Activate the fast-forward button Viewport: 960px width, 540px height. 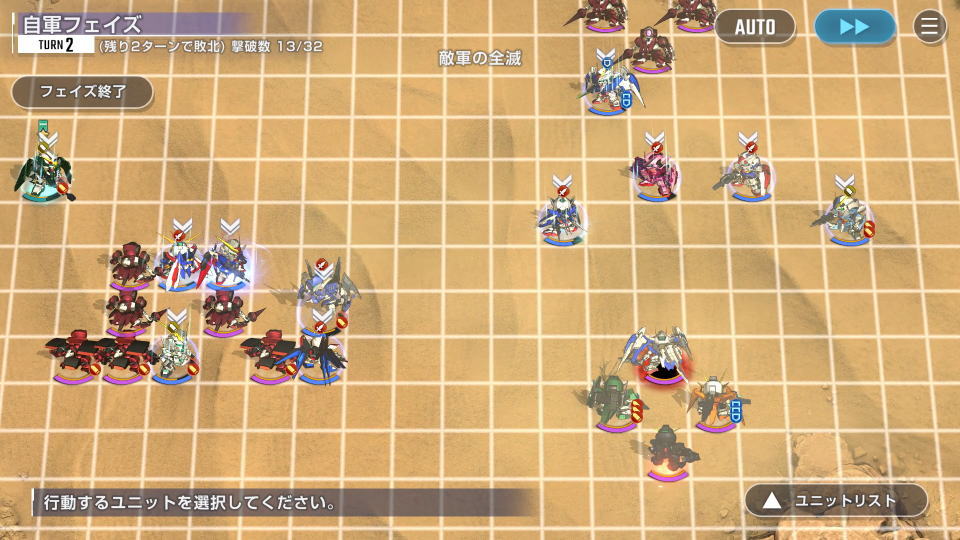pyautogui.click(x=854, y=27)
